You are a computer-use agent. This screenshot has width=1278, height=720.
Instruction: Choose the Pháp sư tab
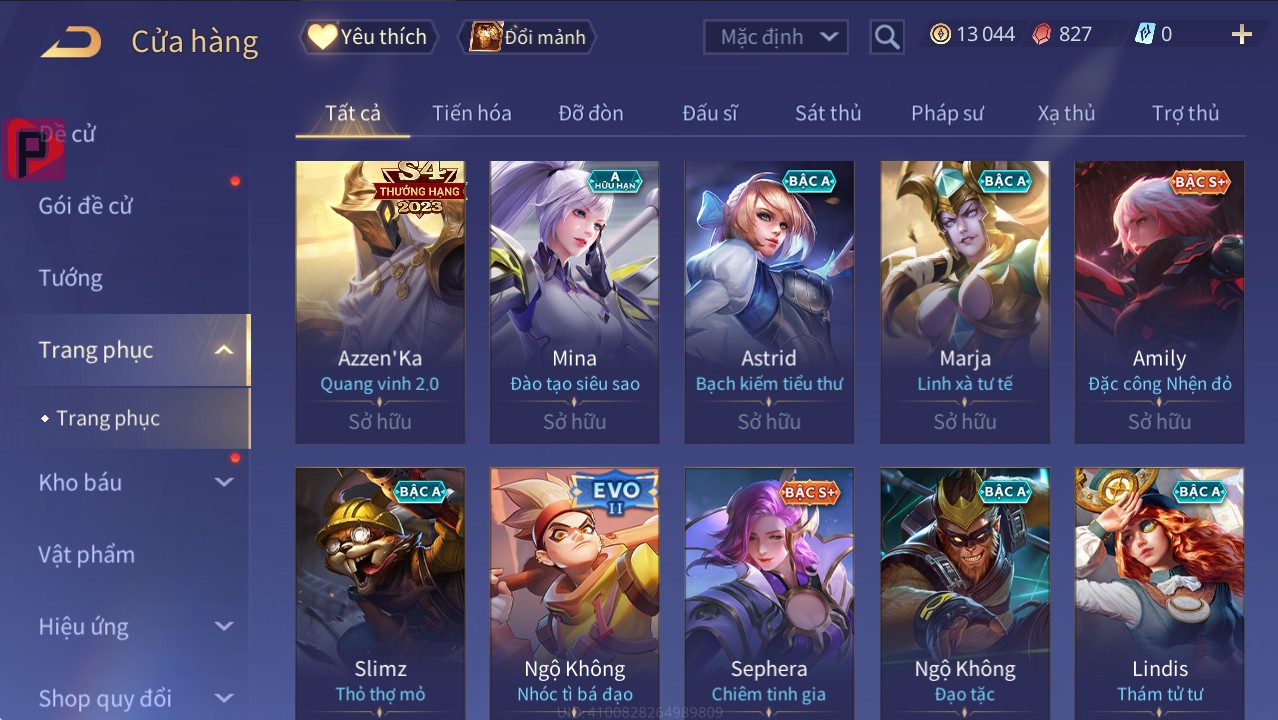point(947,113)
